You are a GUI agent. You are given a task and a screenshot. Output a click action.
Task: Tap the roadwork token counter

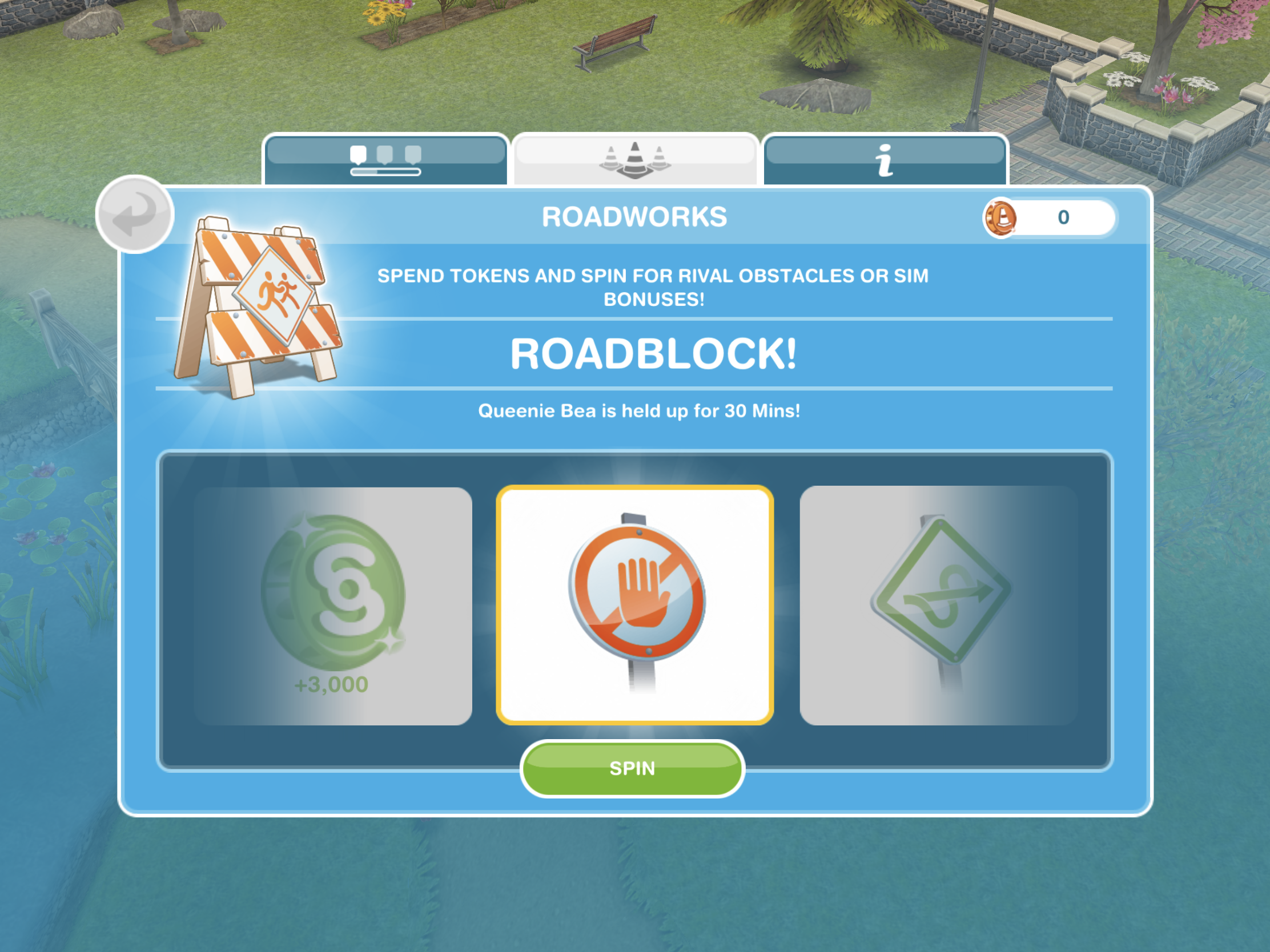(x=1050, y=217)
